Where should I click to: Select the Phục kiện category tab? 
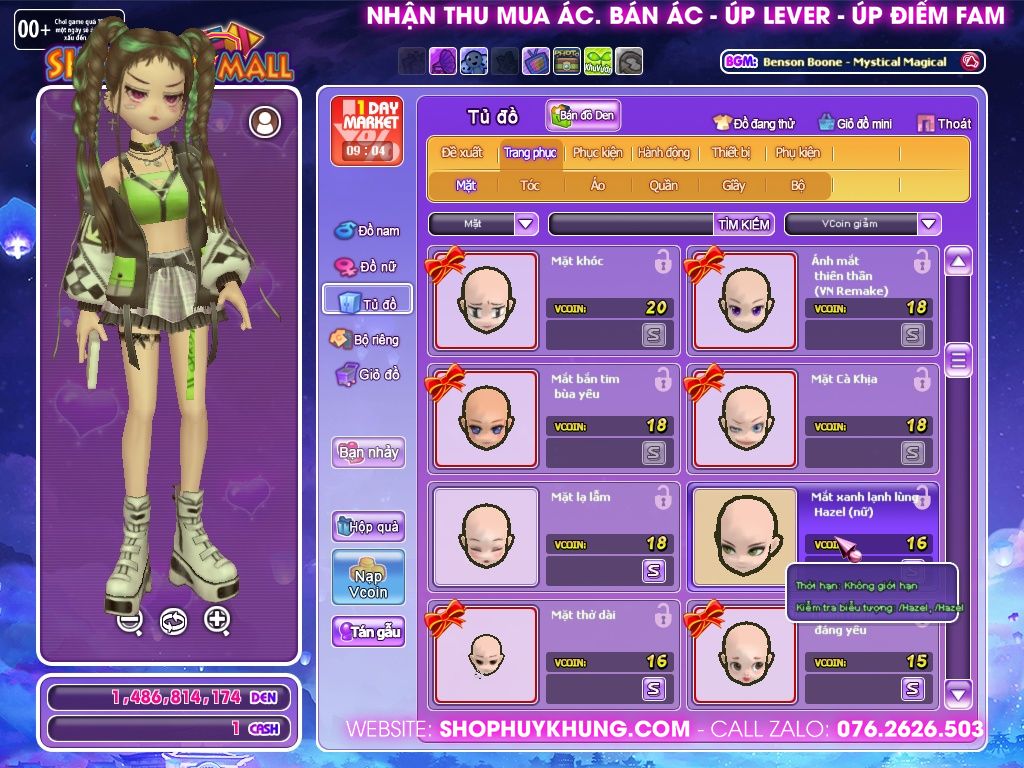click(x=597, y=153)
